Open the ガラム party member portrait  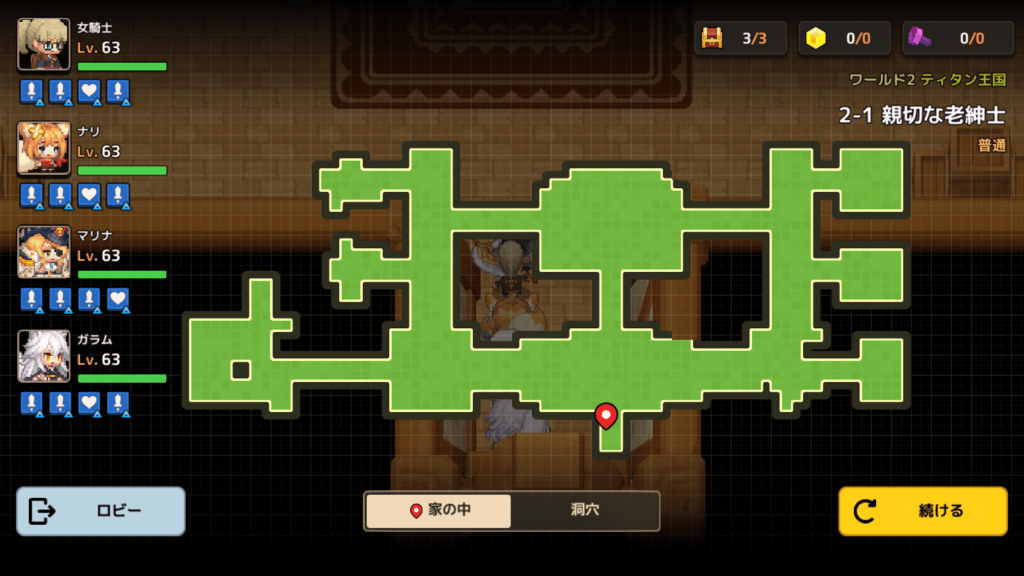[44, 357]
